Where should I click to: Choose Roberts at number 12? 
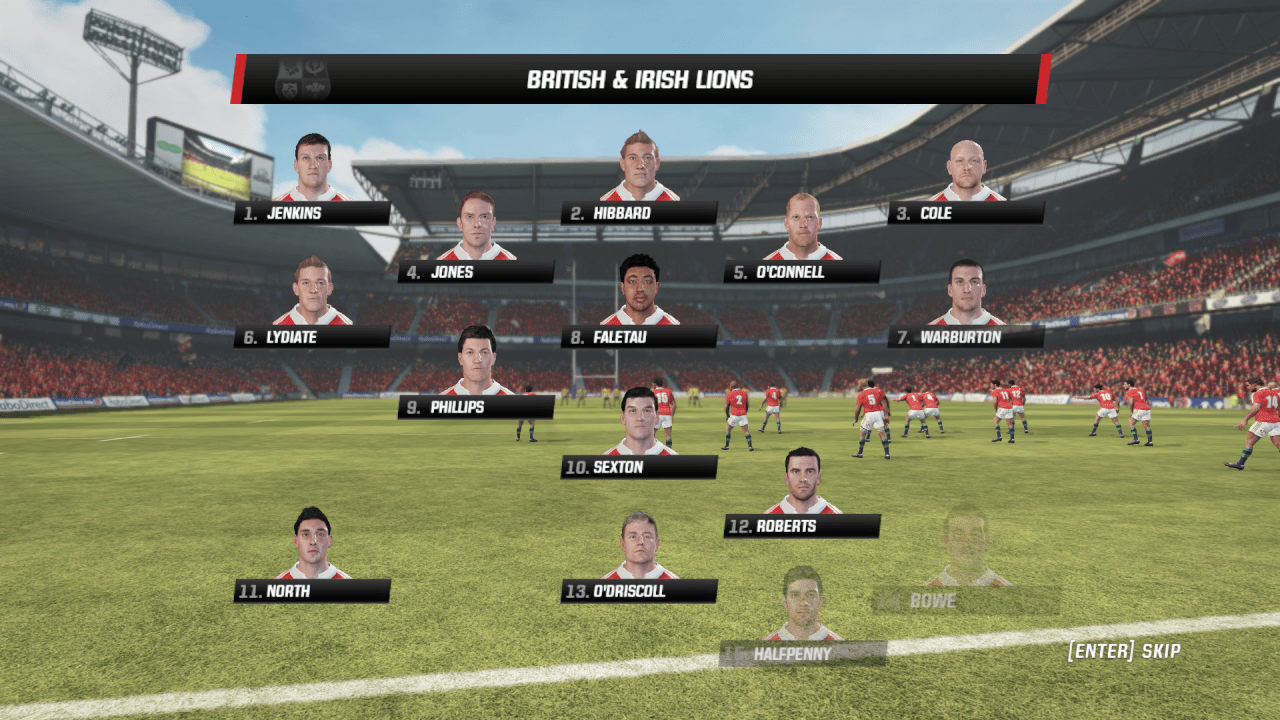[x=802, y=526]
